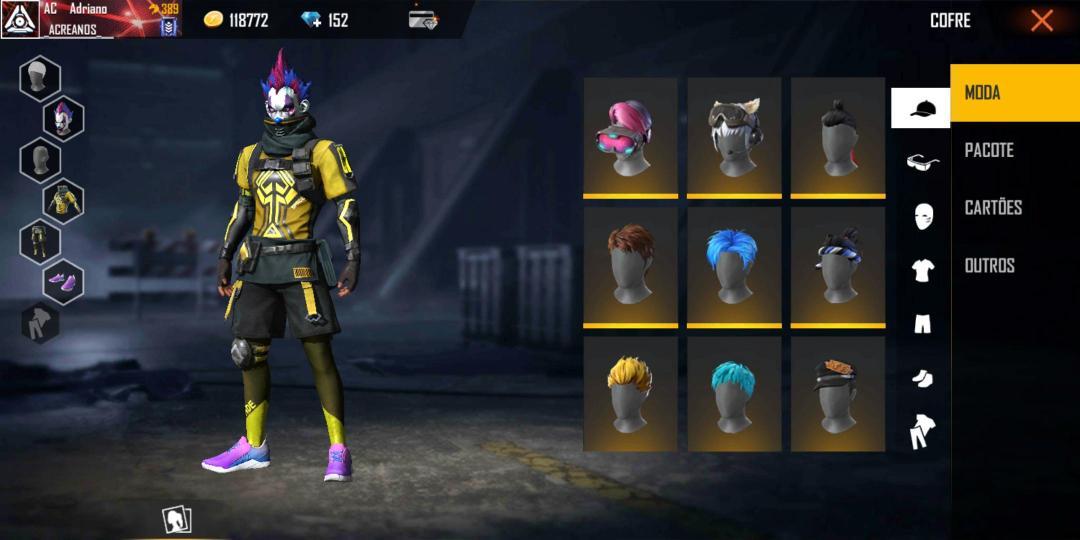Select the pink hair with goggles item
The image size is (1080, 540).
tap(630, 136)
